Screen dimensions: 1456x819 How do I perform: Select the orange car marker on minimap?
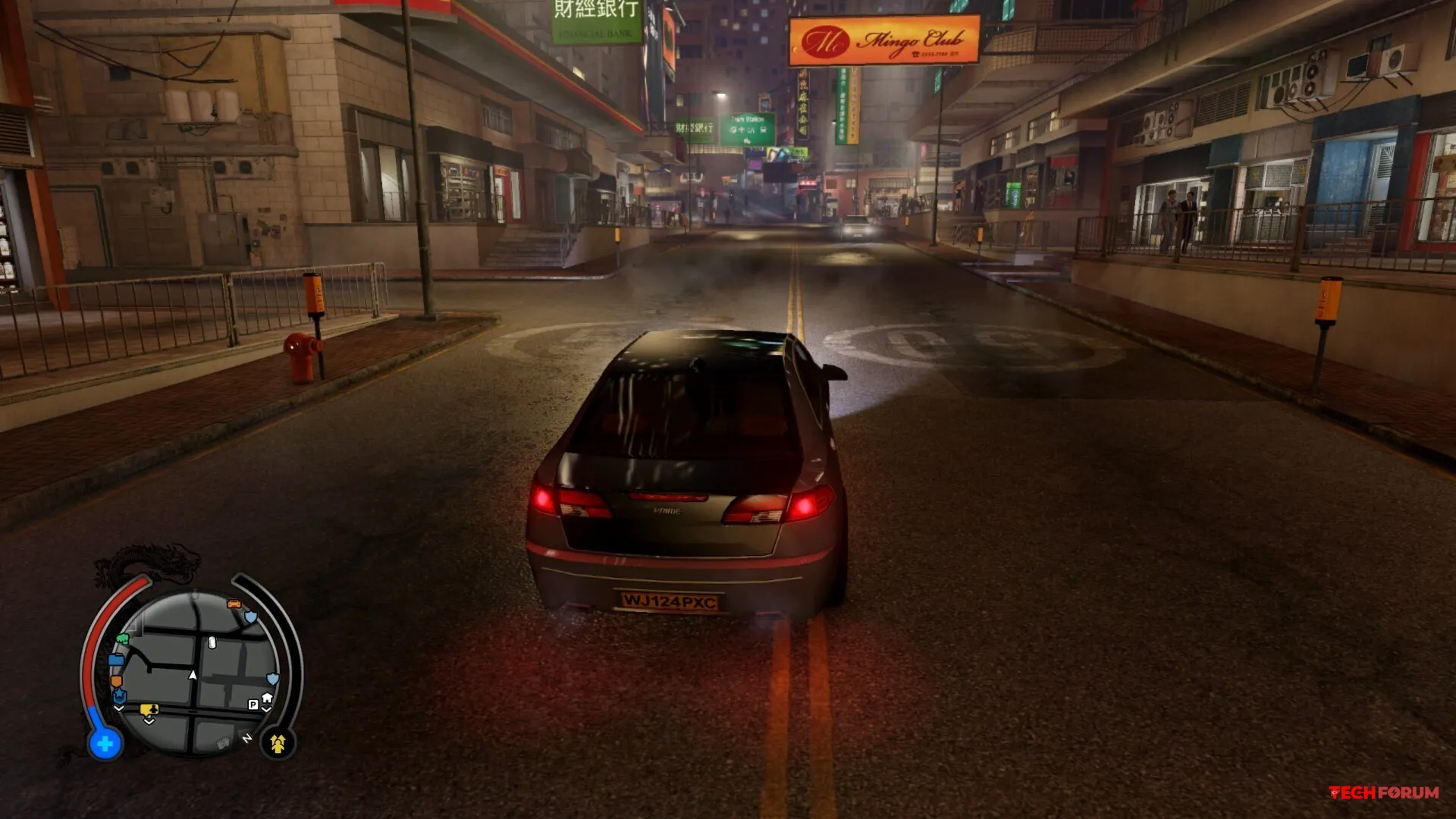pyautogui.click(x=234, y=604)
